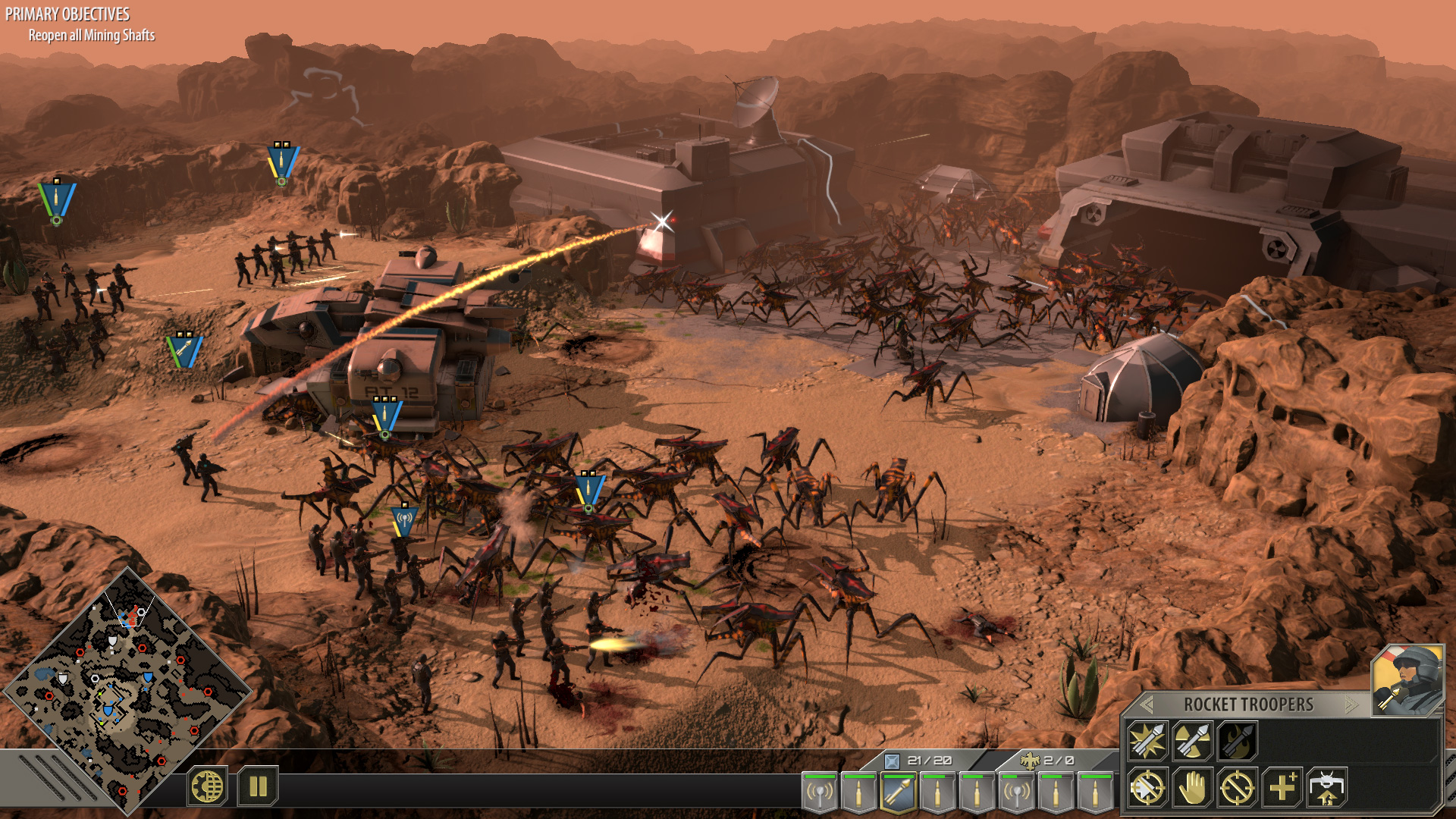
Task: Open the Primary Objectives header
Action: pyautogui.click(x=68, y=12)
